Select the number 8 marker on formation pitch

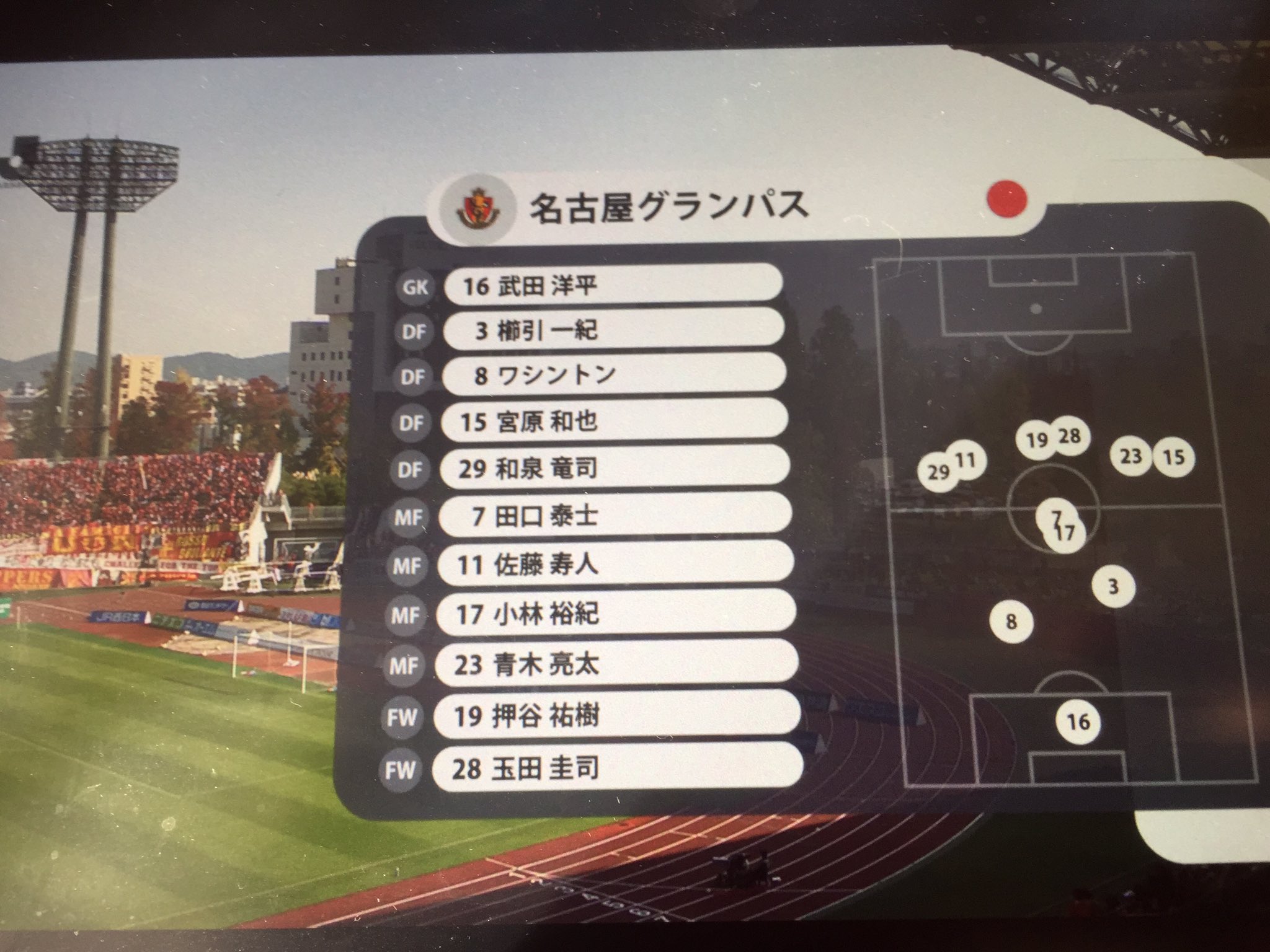click(x=1011, y=621)
